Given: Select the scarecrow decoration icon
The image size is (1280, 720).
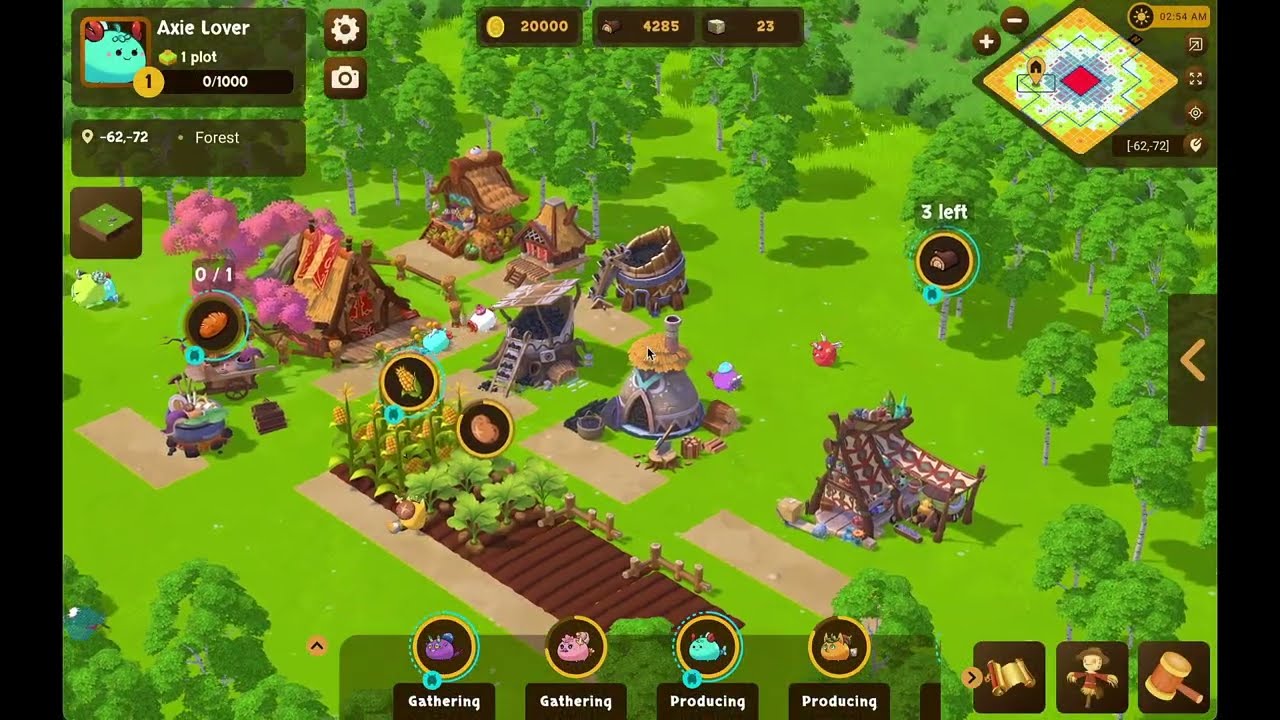Looking at the screenshot, I should click(x=1093, y=677).
